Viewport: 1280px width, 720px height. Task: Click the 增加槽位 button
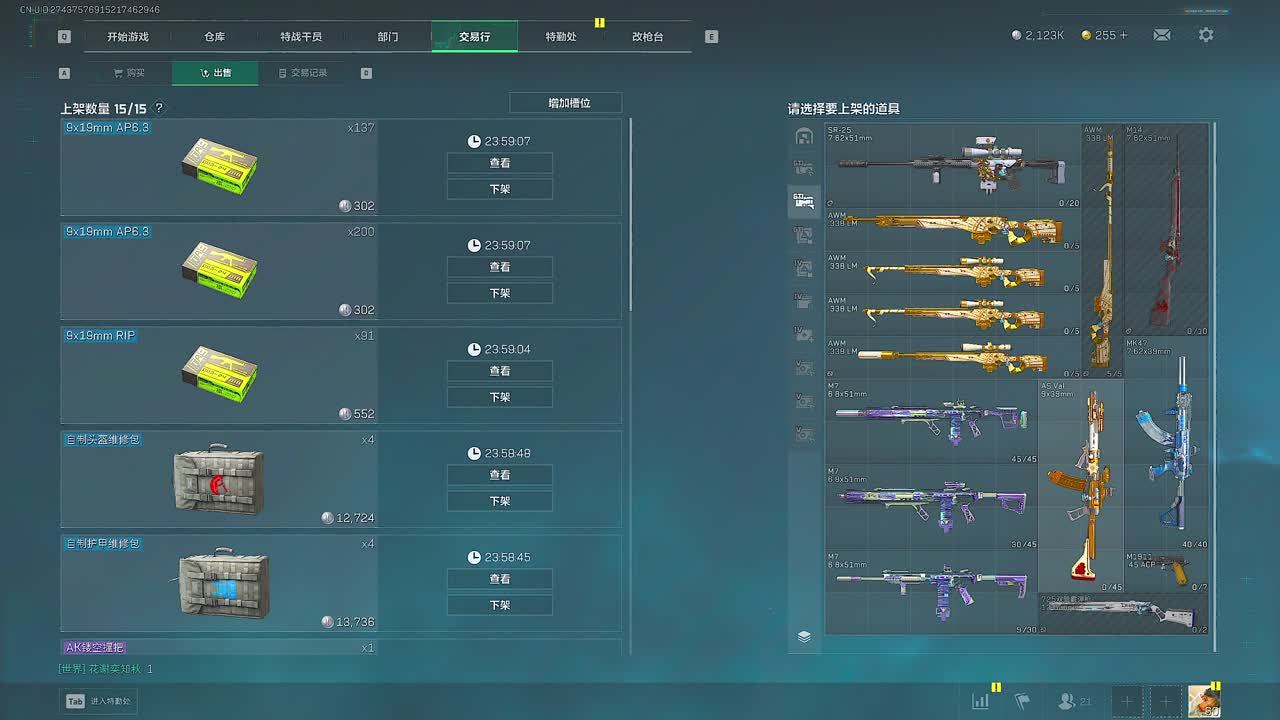click(x=565, y=103)
